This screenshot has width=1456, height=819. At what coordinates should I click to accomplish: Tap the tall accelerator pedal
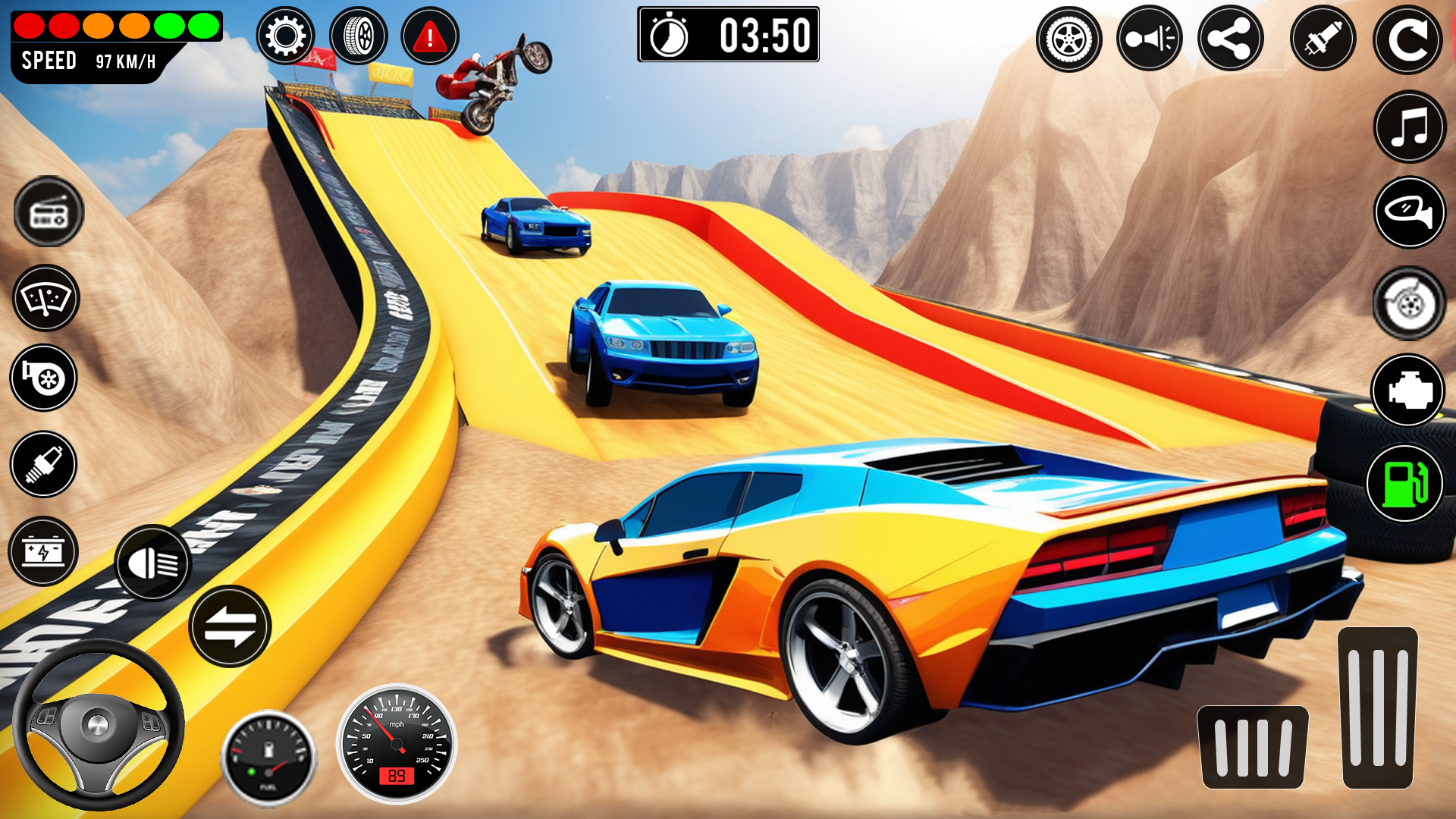(1377, 708)
